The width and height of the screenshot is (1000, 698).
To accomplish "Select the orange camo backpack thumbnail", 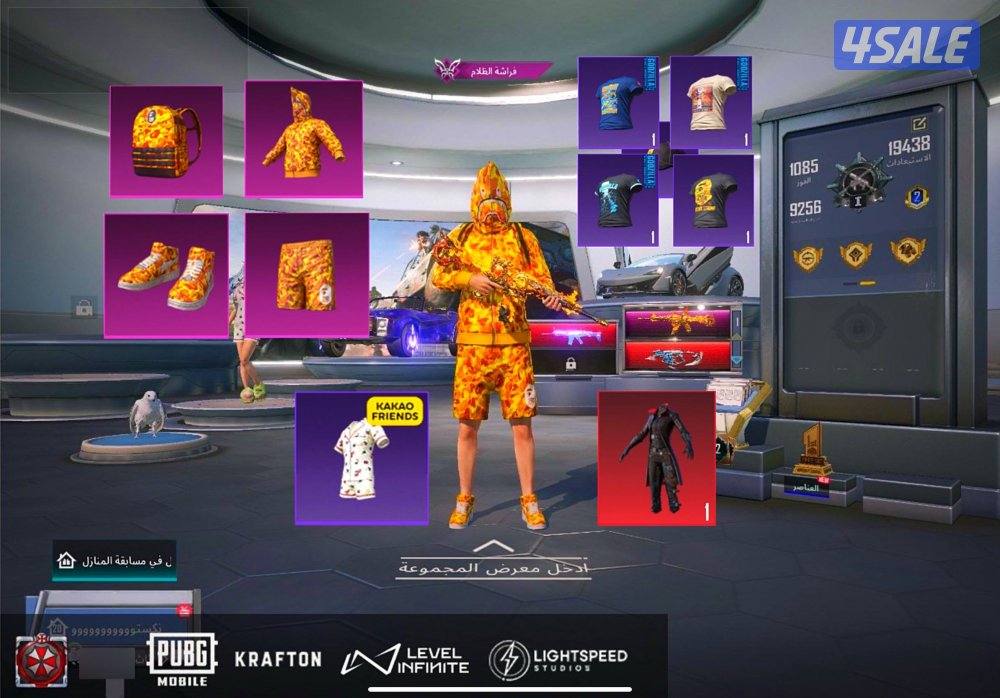I will 165,140.
